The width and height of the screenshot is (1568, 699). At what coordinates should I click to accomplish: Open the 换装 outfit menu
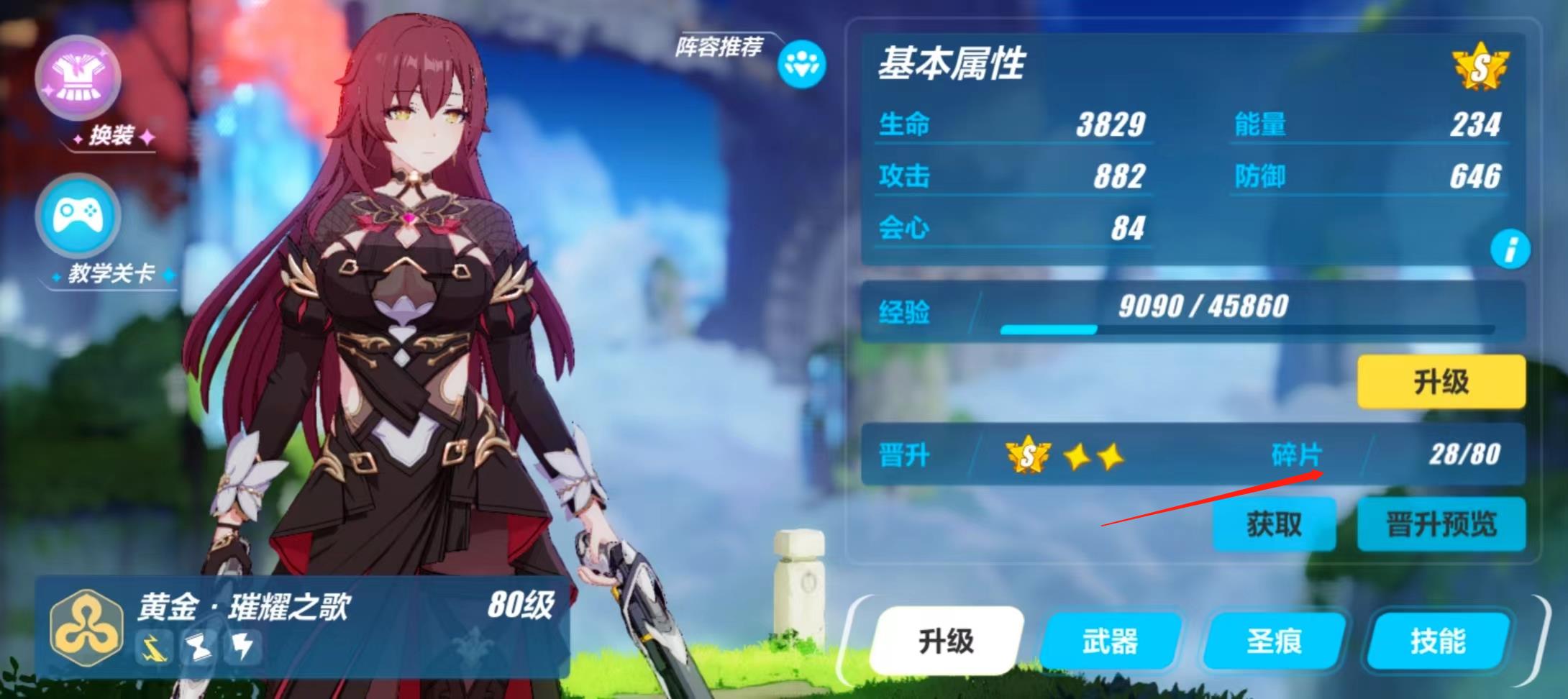(x=78, y=79)
